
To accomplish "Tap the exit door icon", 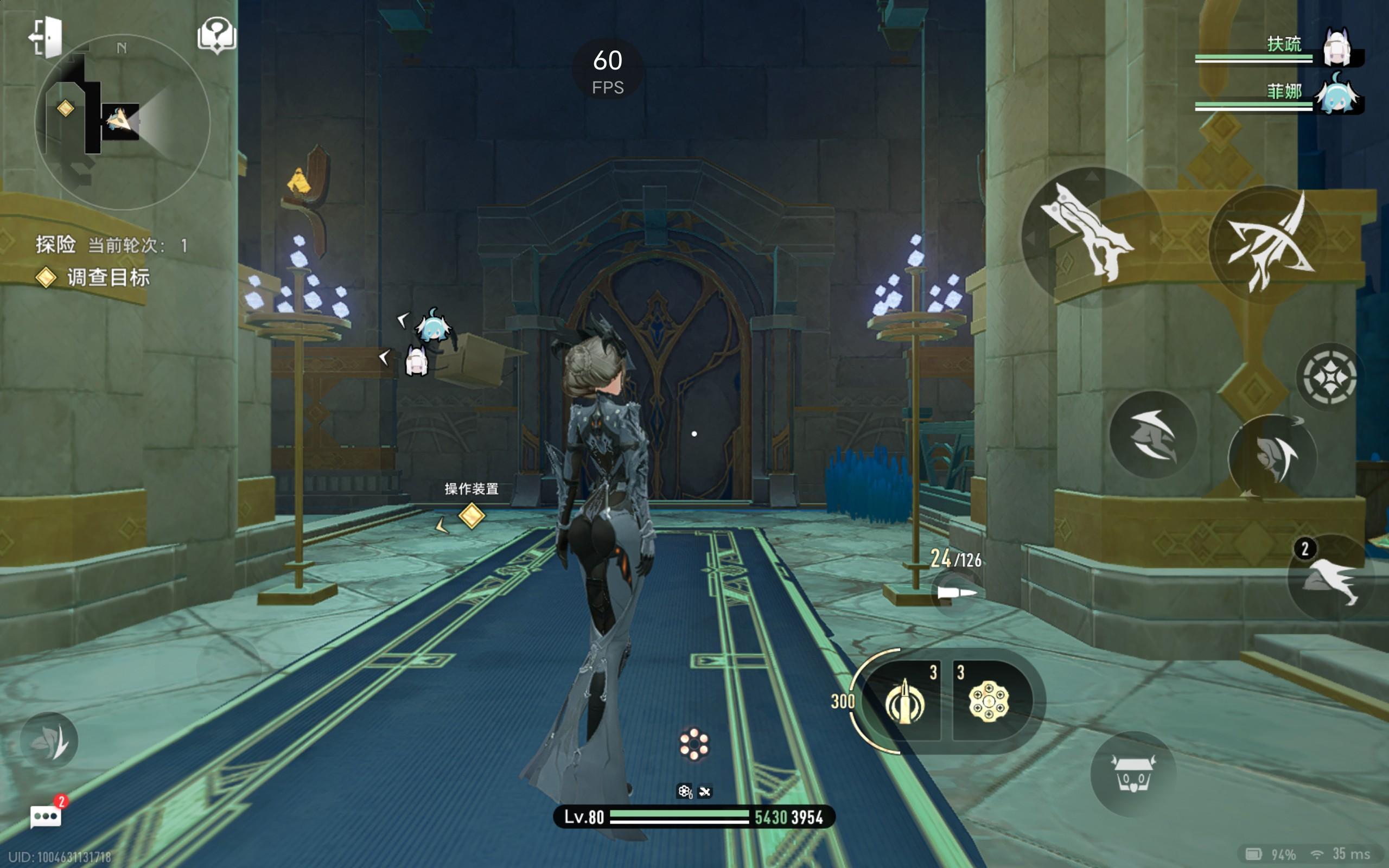I will click(x=46, y=37).
